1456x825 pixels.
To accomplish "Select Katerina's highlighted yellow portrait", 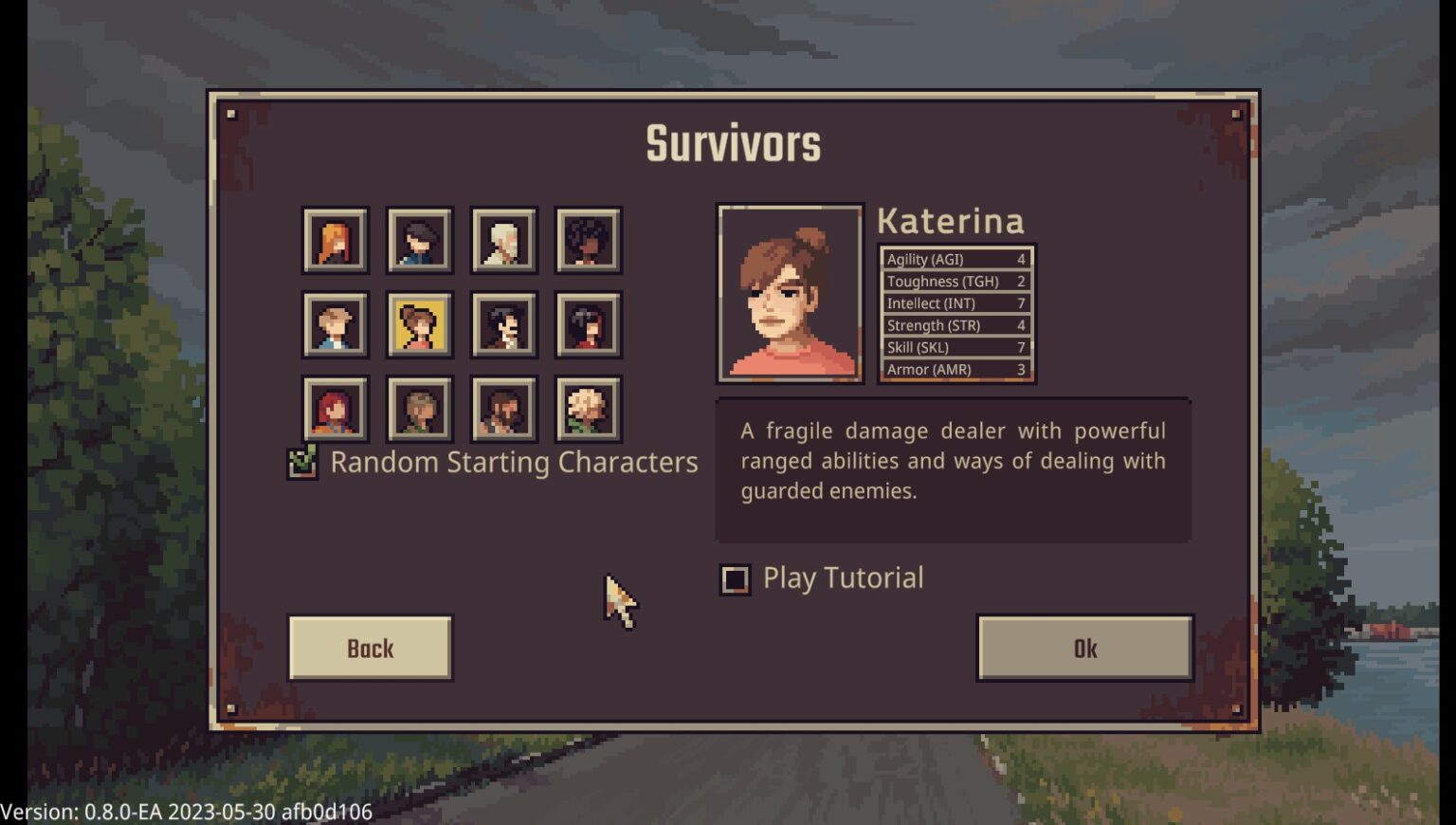I will (418, 323).
